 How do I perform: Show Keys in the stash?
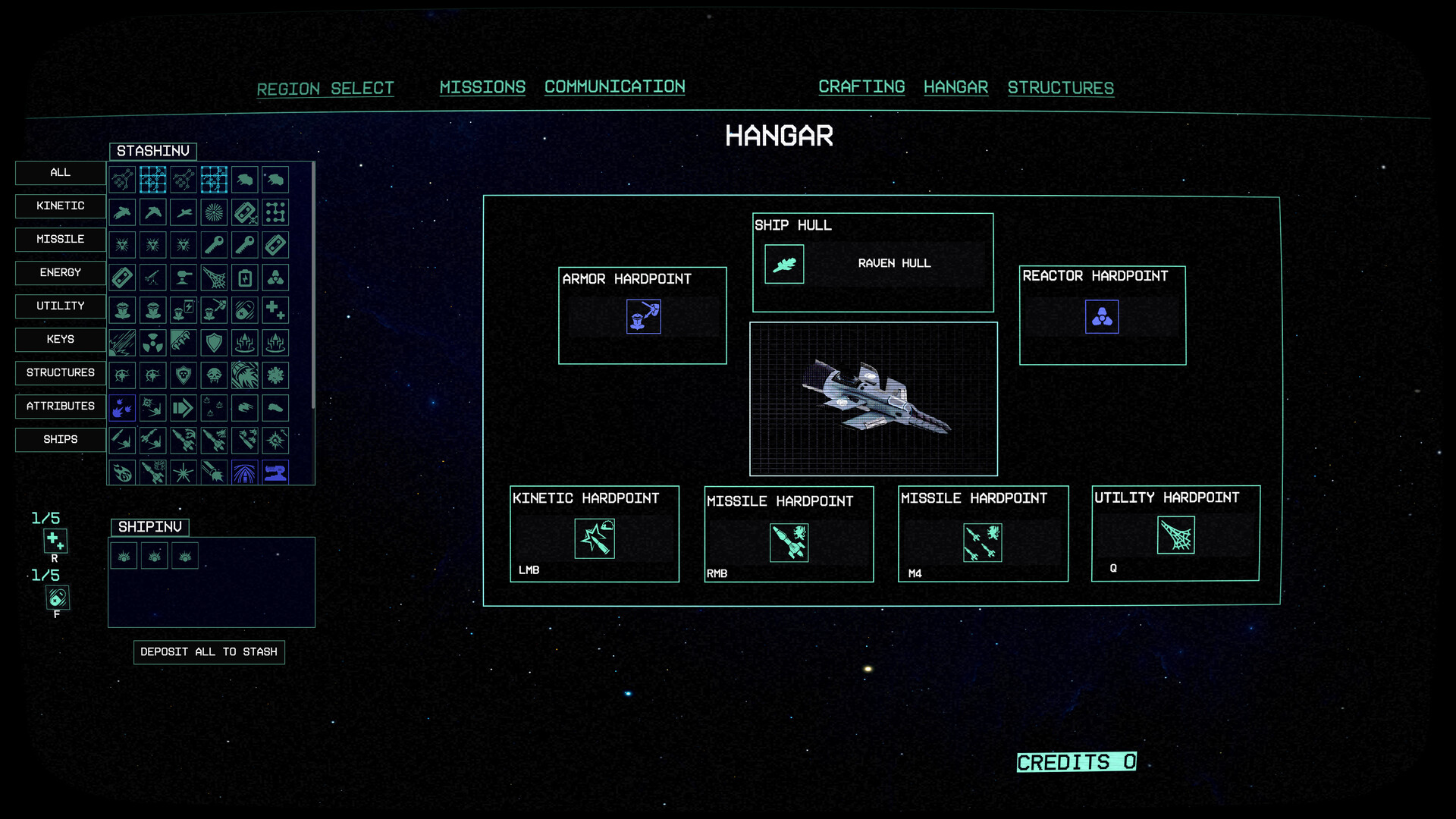pos(61,340)
